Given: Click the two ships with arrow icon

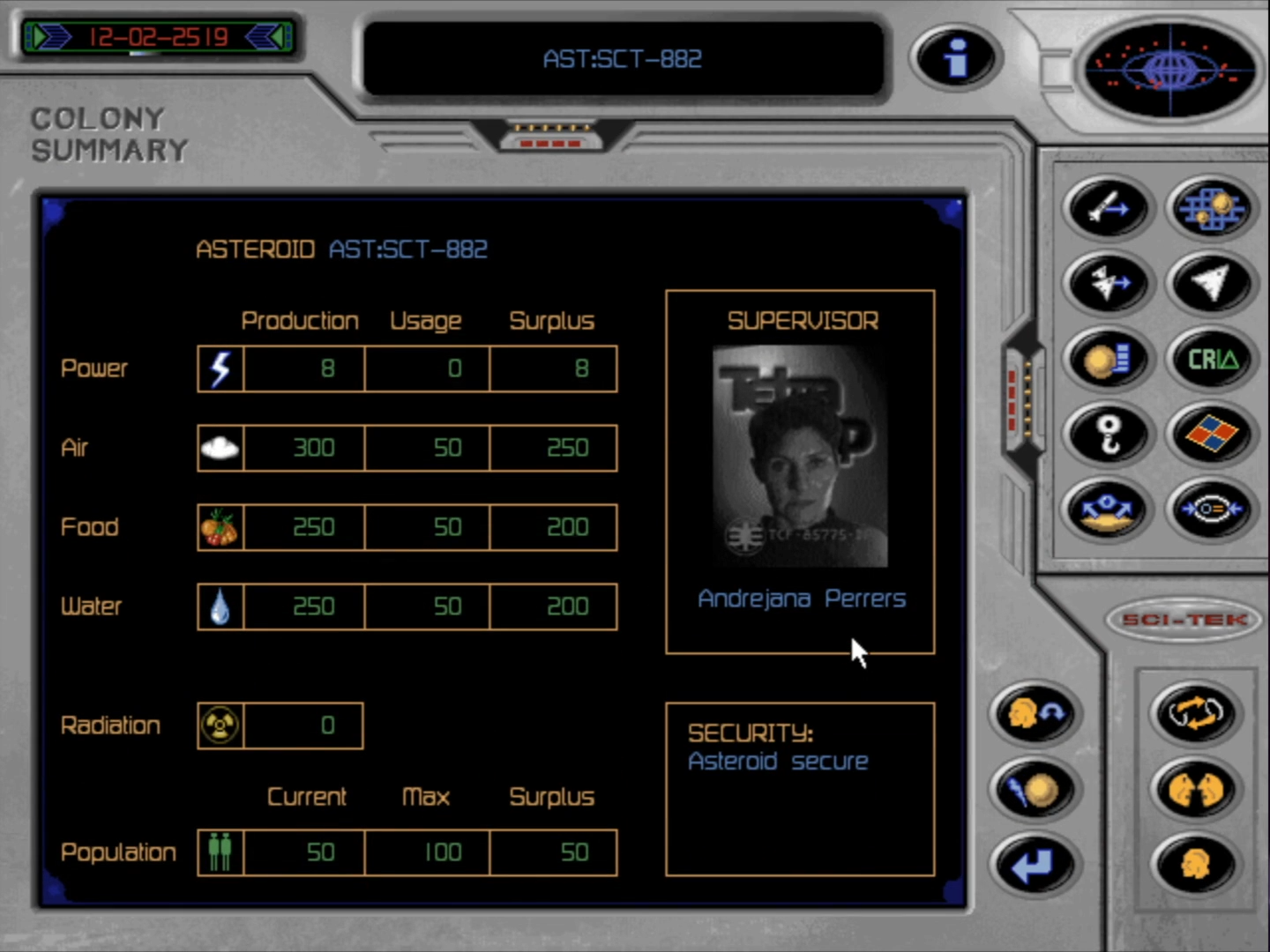Looking at the screenshot, I should [x=1108, y=284].
